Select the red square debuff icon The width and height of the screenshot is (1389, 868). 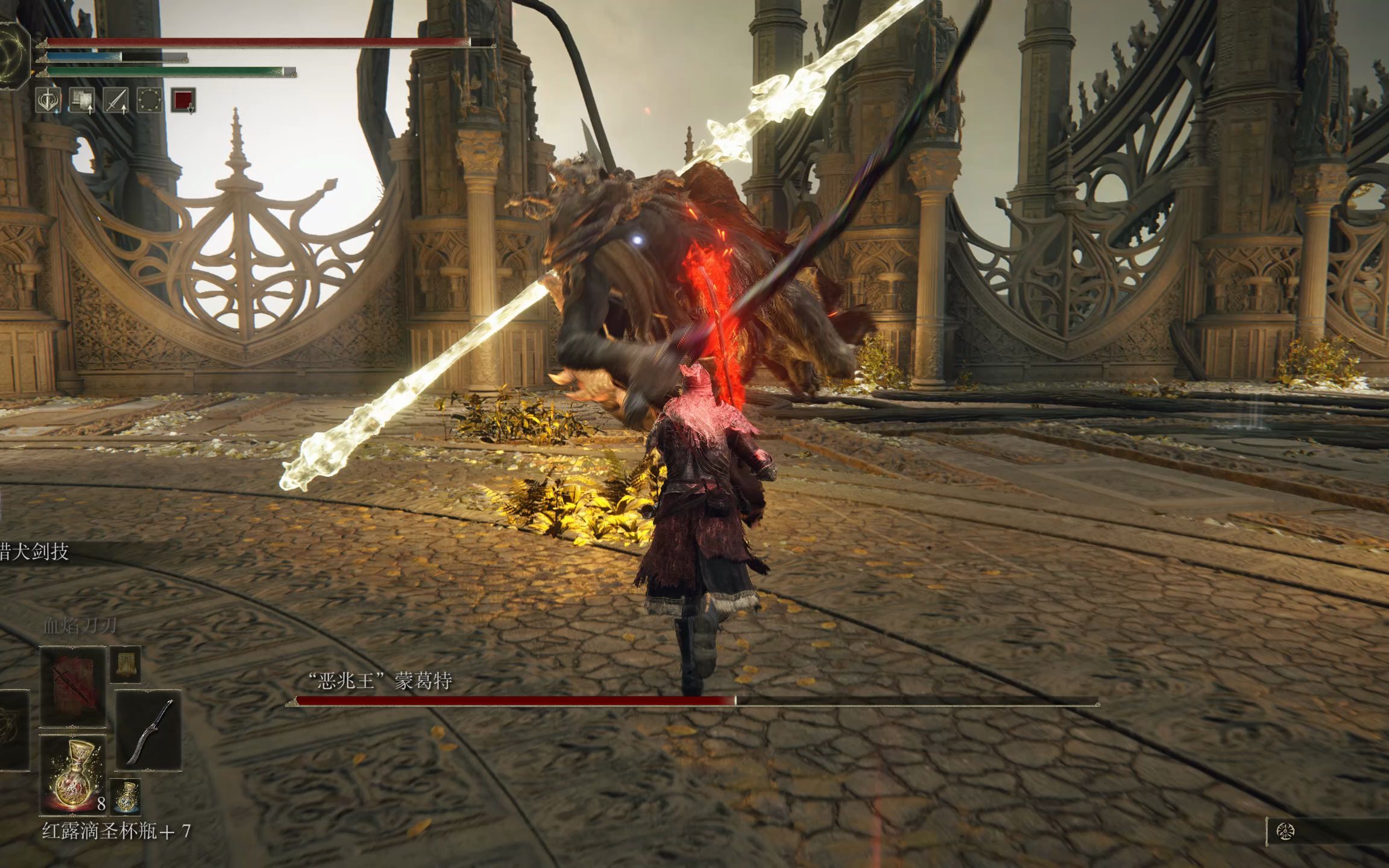pyautogui.click(x=183, y=100)
